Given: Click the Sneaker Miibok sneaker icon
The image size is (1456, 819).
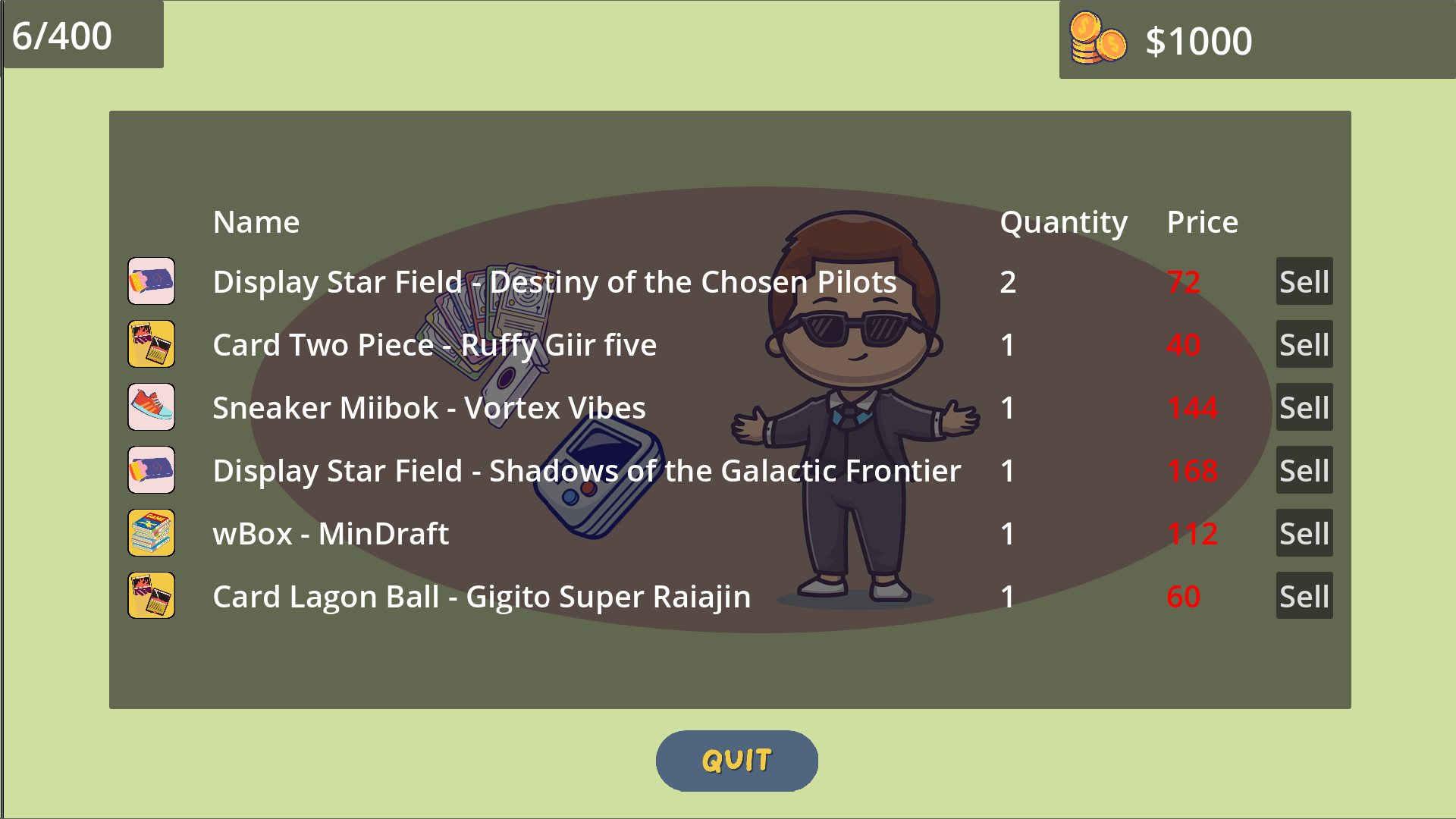Looking at the screenshot, I should (151, 407).
